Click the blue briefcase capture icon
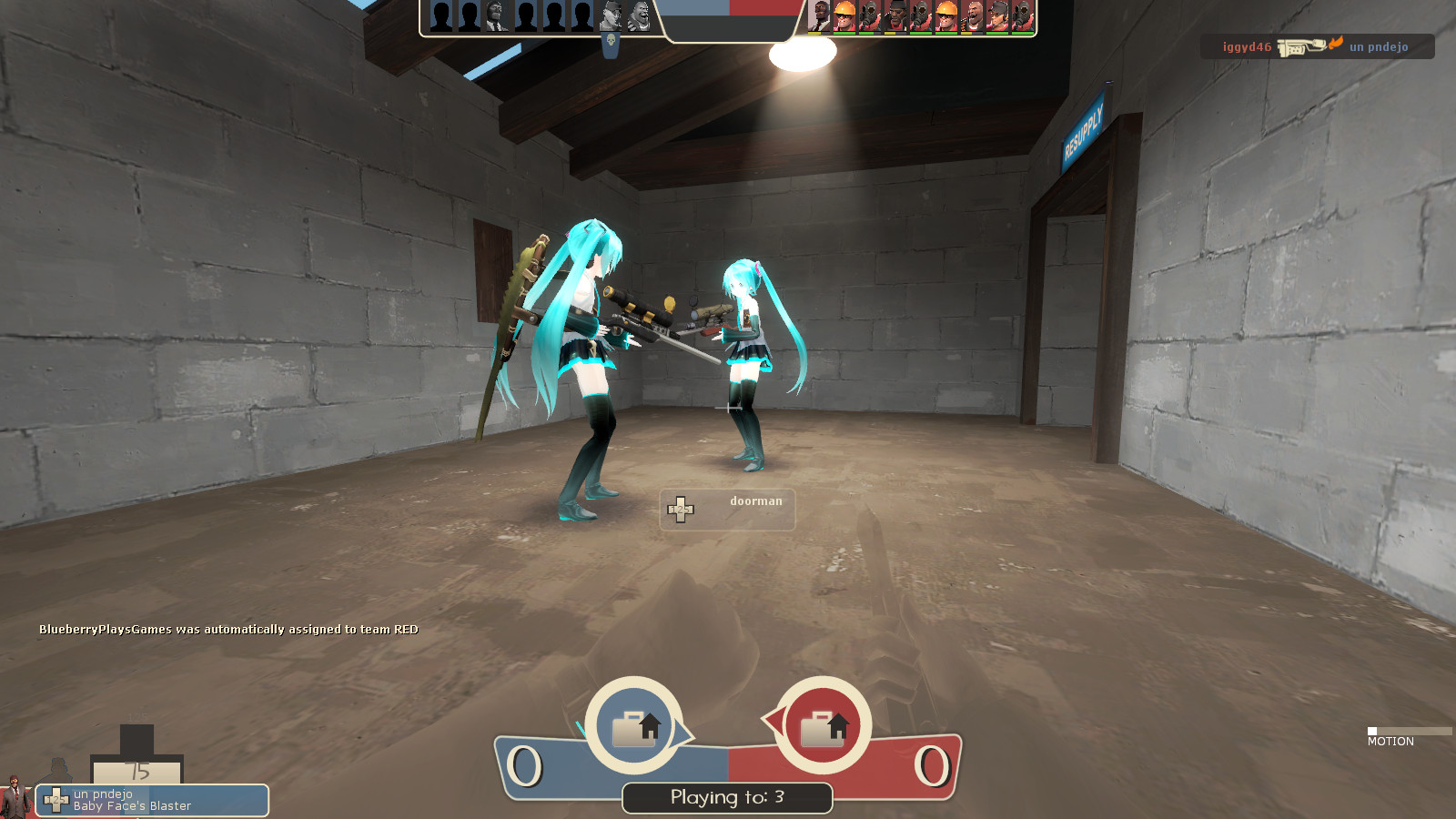Image resolution: width=1456 pixels, height=819 pixels. click(x=635, y=723)
